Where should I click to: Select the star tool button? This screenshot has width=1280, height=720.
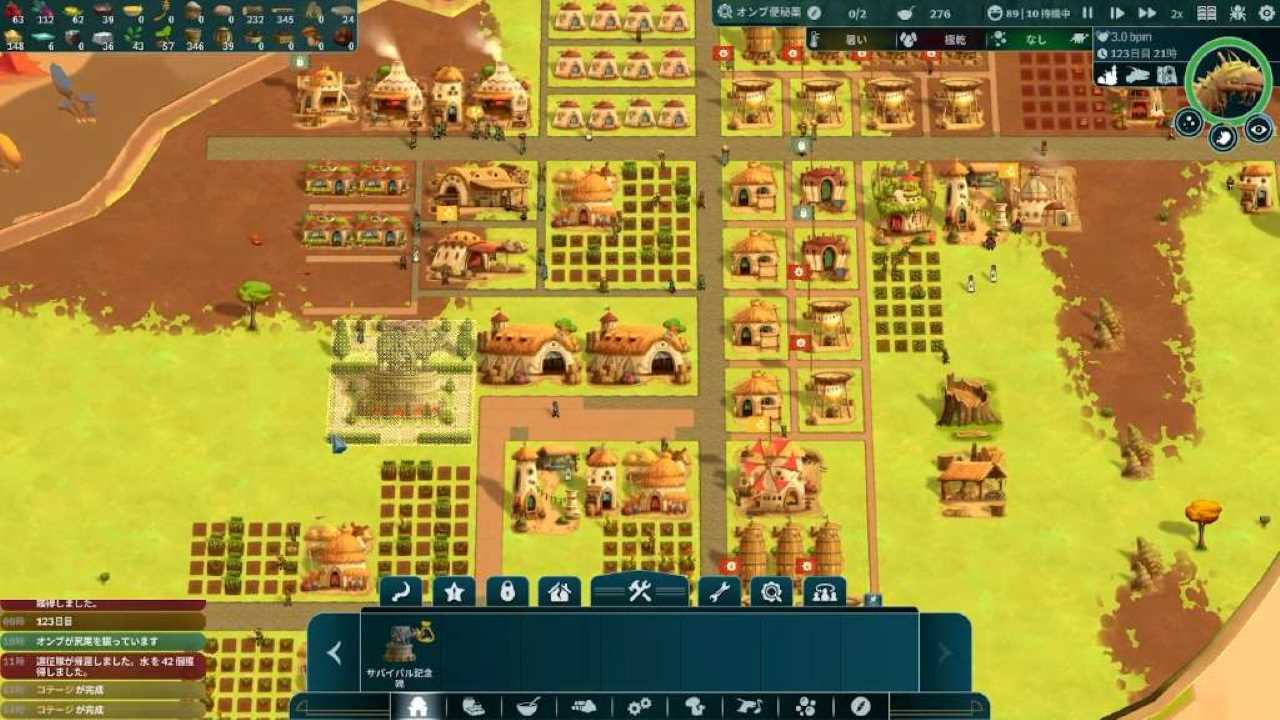click(x=454, y=591)
